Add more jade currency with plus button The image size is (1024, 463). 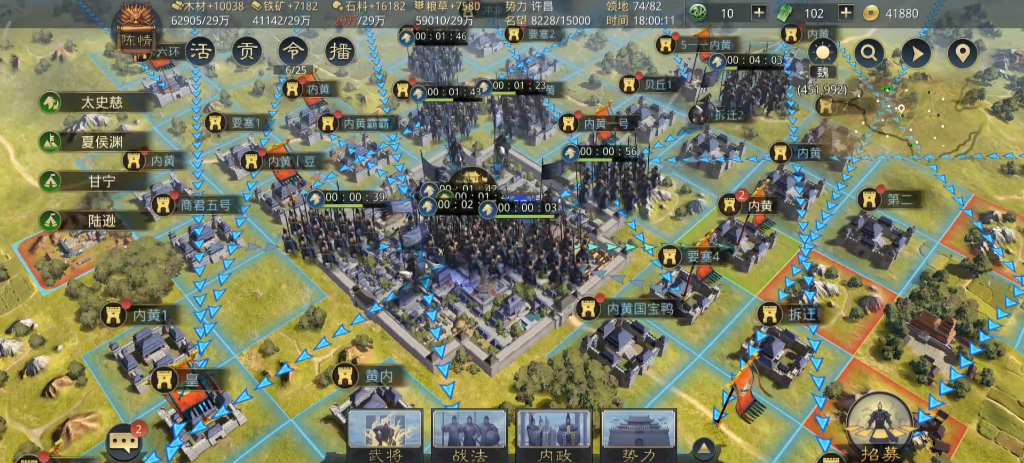pos(758,13)
